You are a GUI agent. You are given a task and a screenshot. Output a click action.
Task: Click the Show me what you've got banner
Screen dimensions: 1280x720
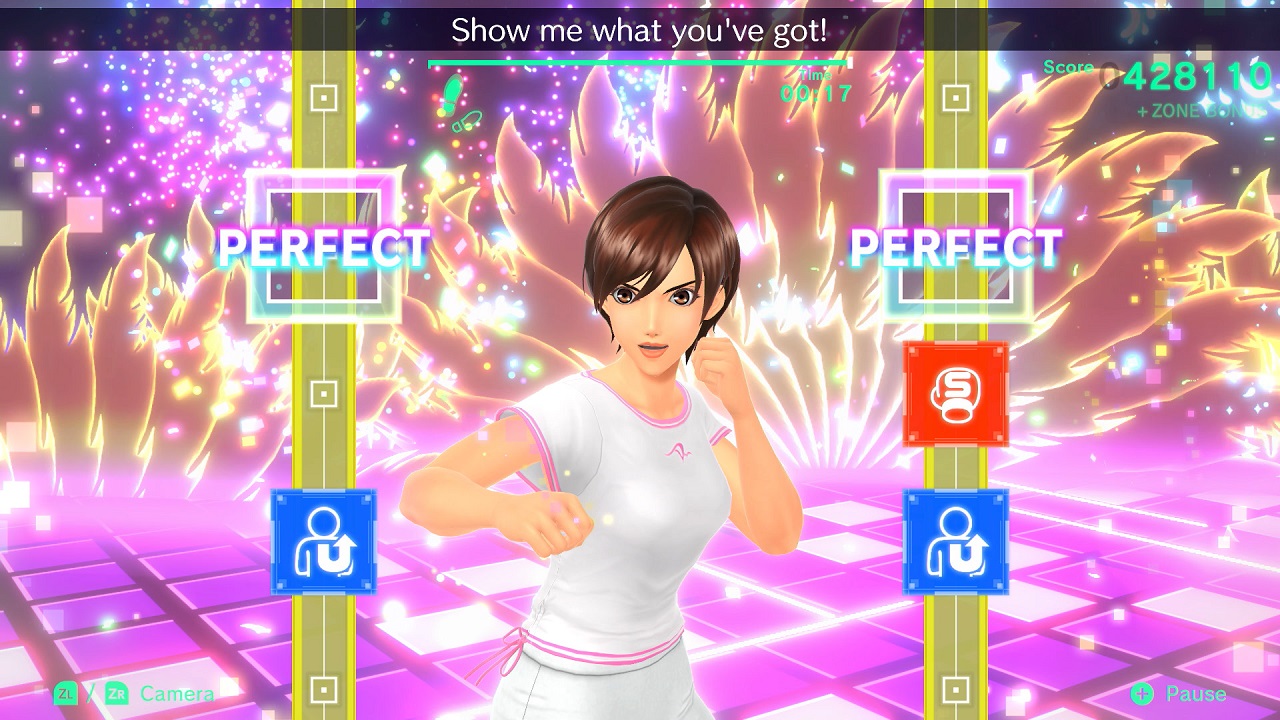640,30
